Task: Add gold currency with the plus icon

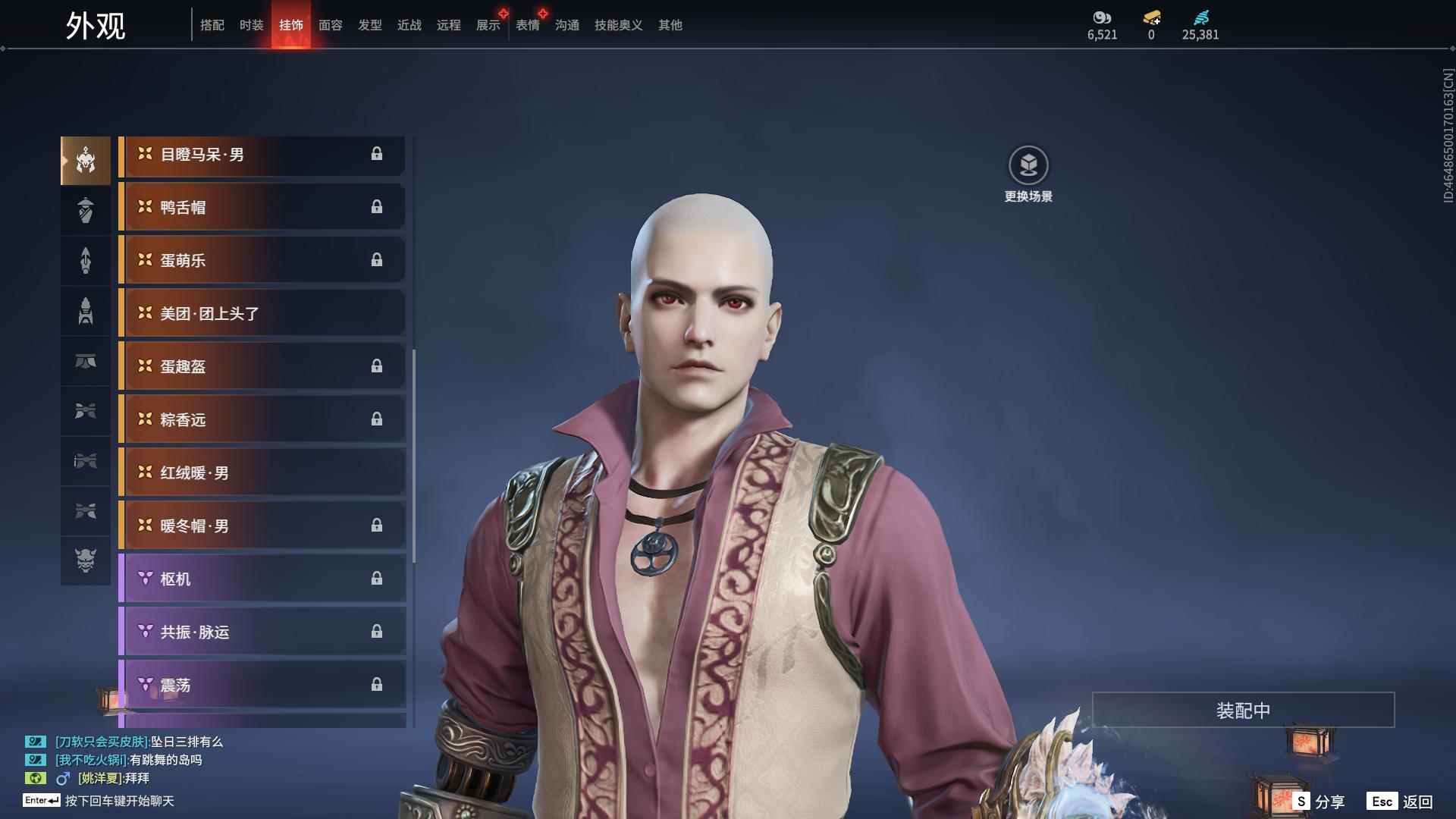Action: click(1151, 18)
